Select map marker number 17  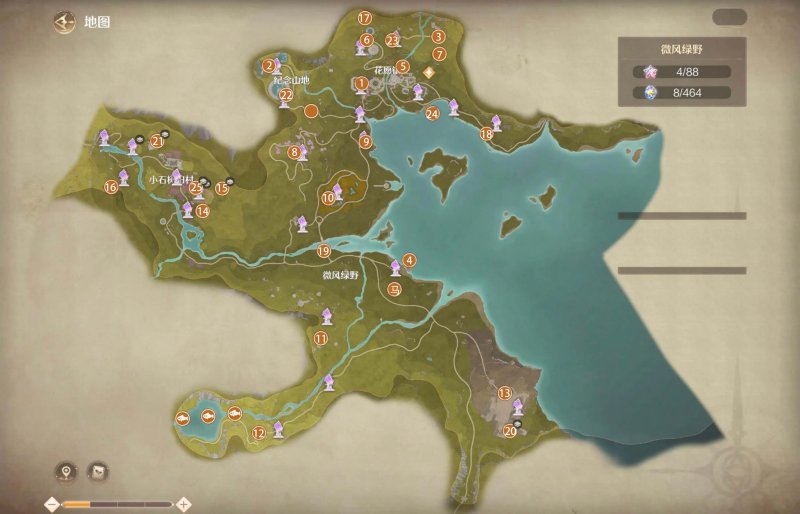point(364,18)
